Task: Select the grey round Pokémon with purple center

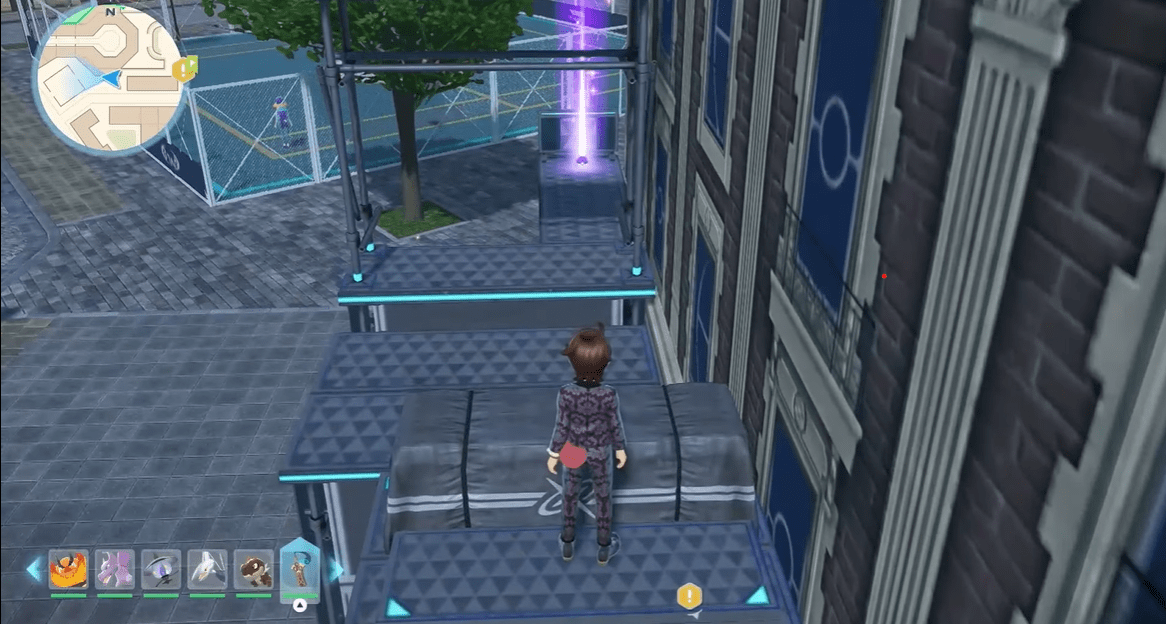Action: pyautogui.click(x=161, y=570)
